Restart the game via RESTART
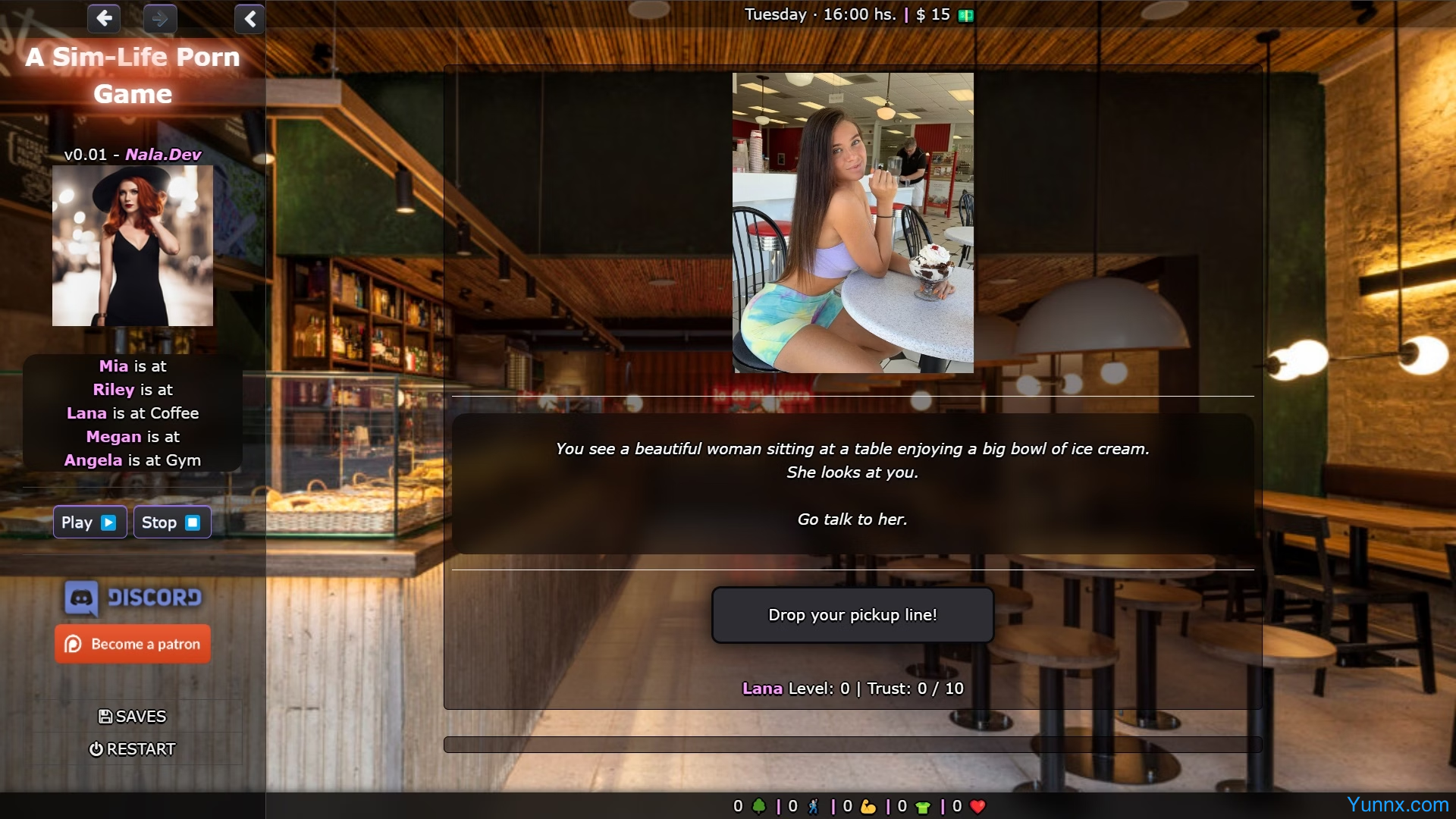The width and height of the screenshot is (1456, 819). pyautogui.click(x=133, y=749)
